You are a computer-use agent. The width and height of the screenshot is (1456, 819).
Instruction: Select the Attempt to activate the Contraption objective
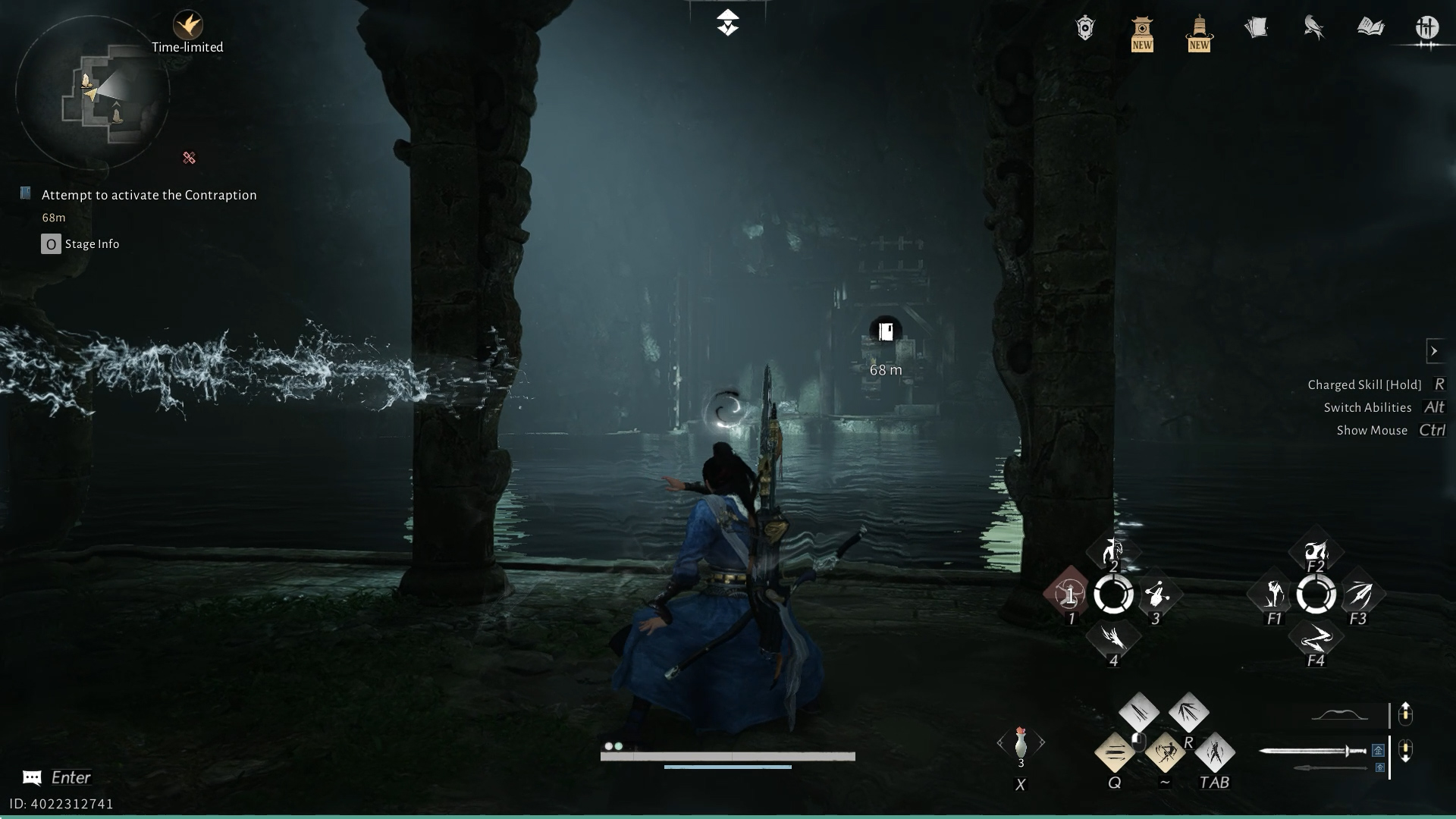pyautogui.click(x=149, y=195)
